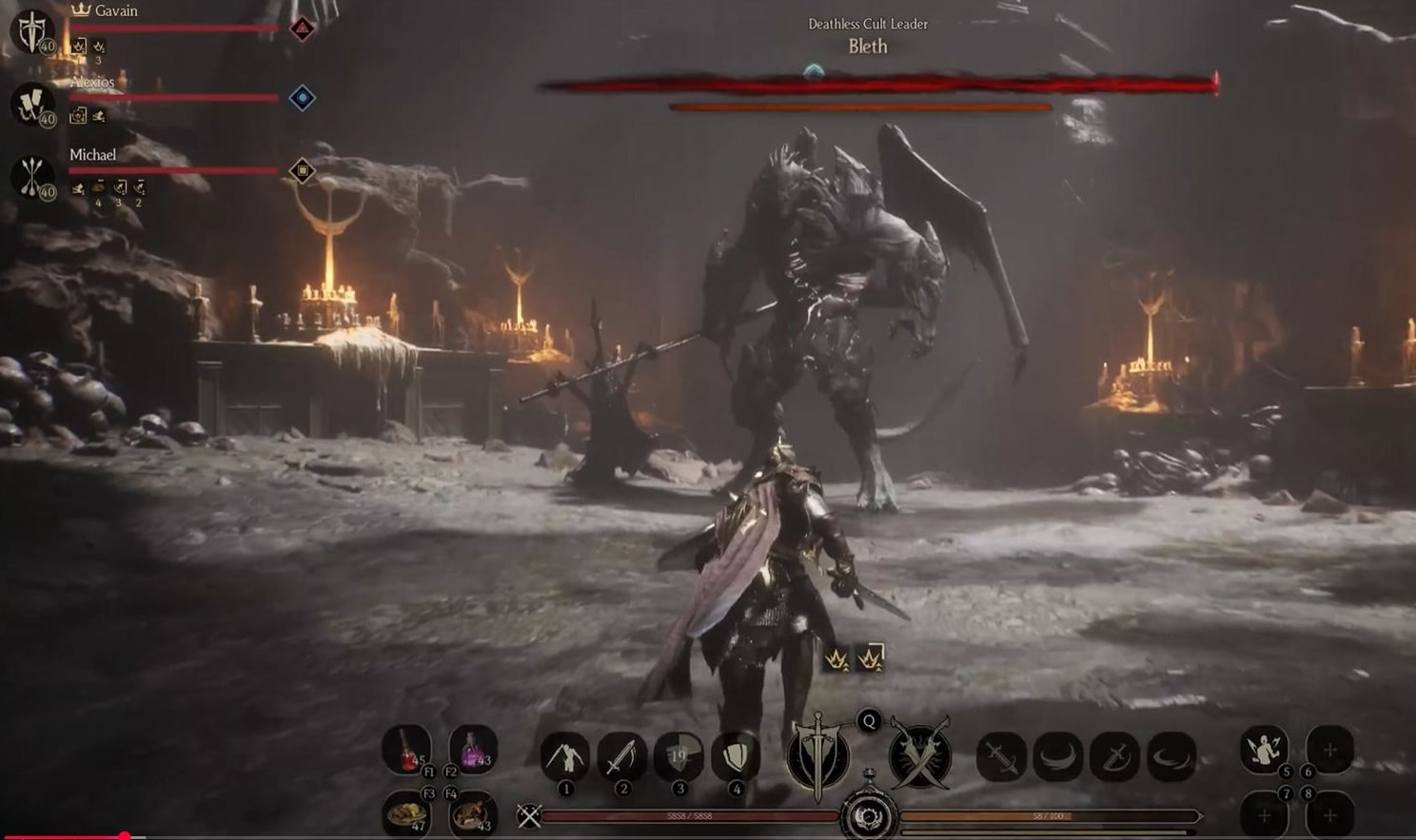The height and width of the screenshot is (840, 1416).
Task: Click the blue circle marker beside Alexios
Action: click(x=302, y=98)
